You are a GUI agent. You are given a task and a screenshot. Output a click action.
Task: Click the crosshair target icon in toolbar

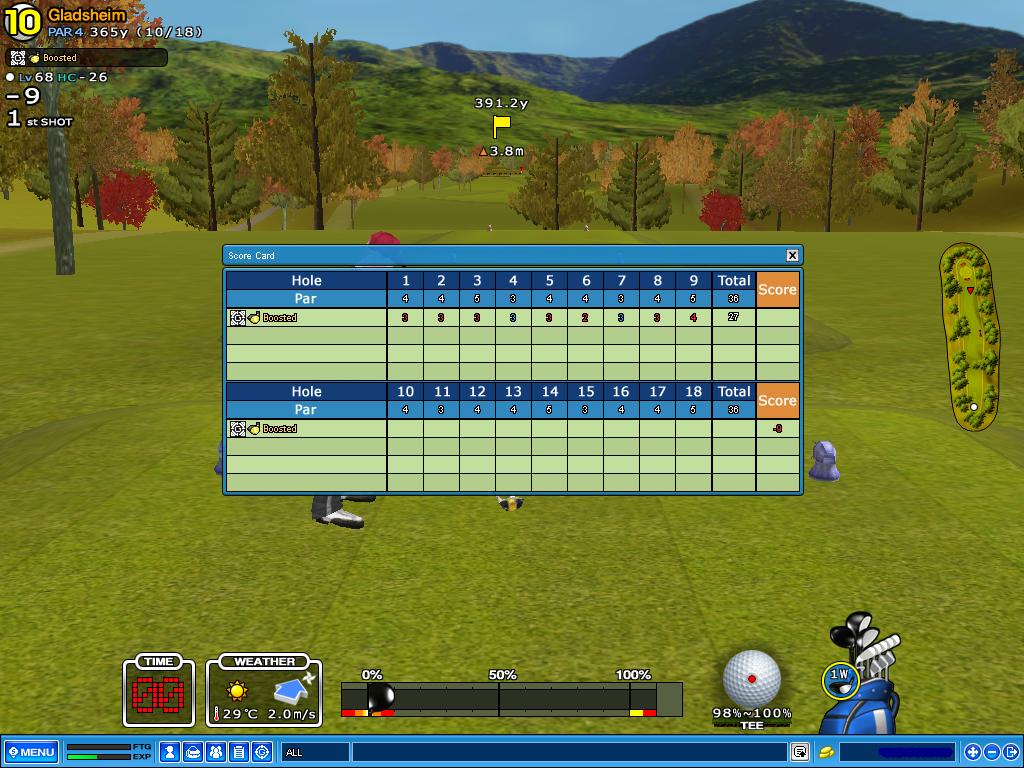[x=262, y=752]
